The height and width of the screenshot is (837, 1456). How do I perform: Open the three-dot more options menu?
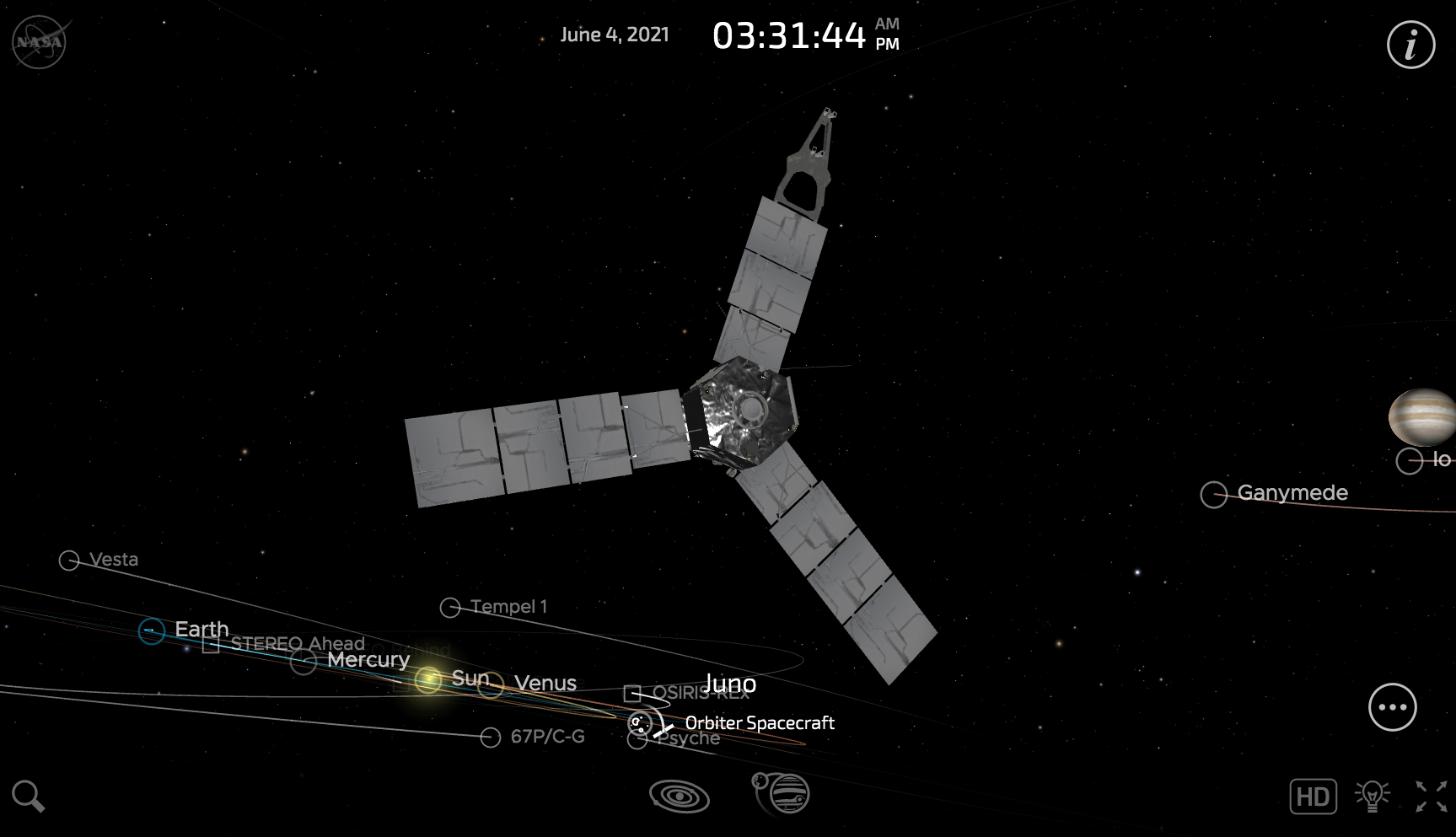(1392, 707)
